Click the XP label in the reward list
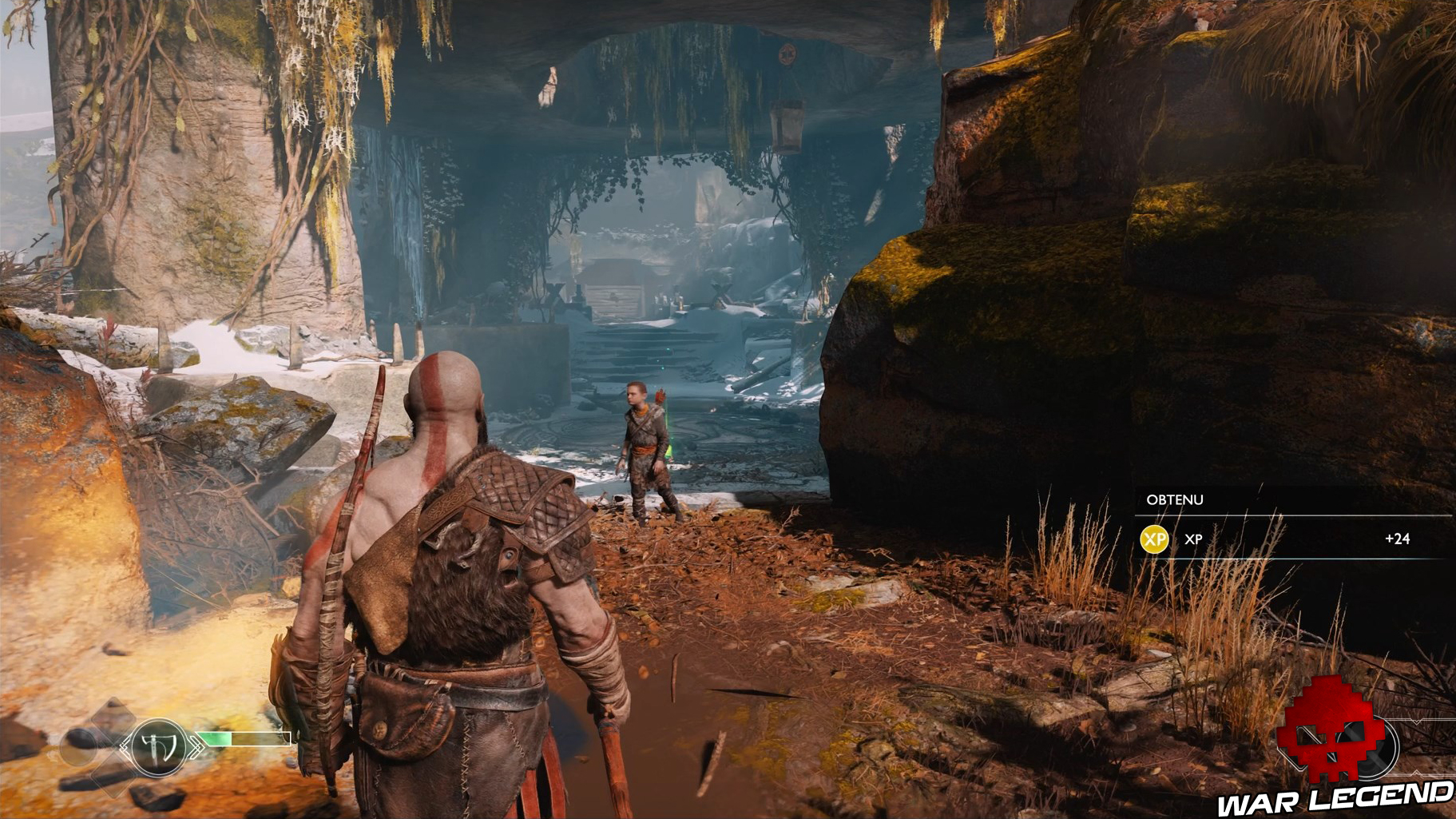This screenshot has width=1456, height=819. point(1193,539)
